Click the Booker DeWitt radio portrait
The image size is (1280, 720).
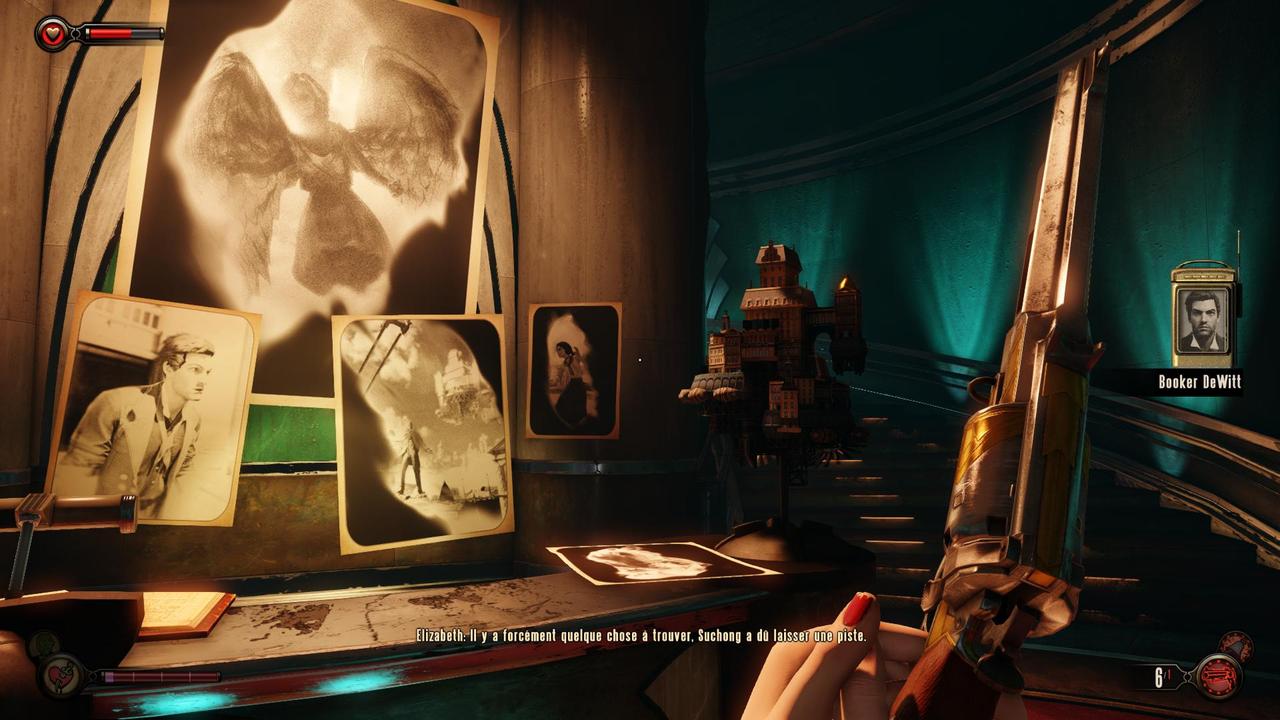tap(1203, 323)
